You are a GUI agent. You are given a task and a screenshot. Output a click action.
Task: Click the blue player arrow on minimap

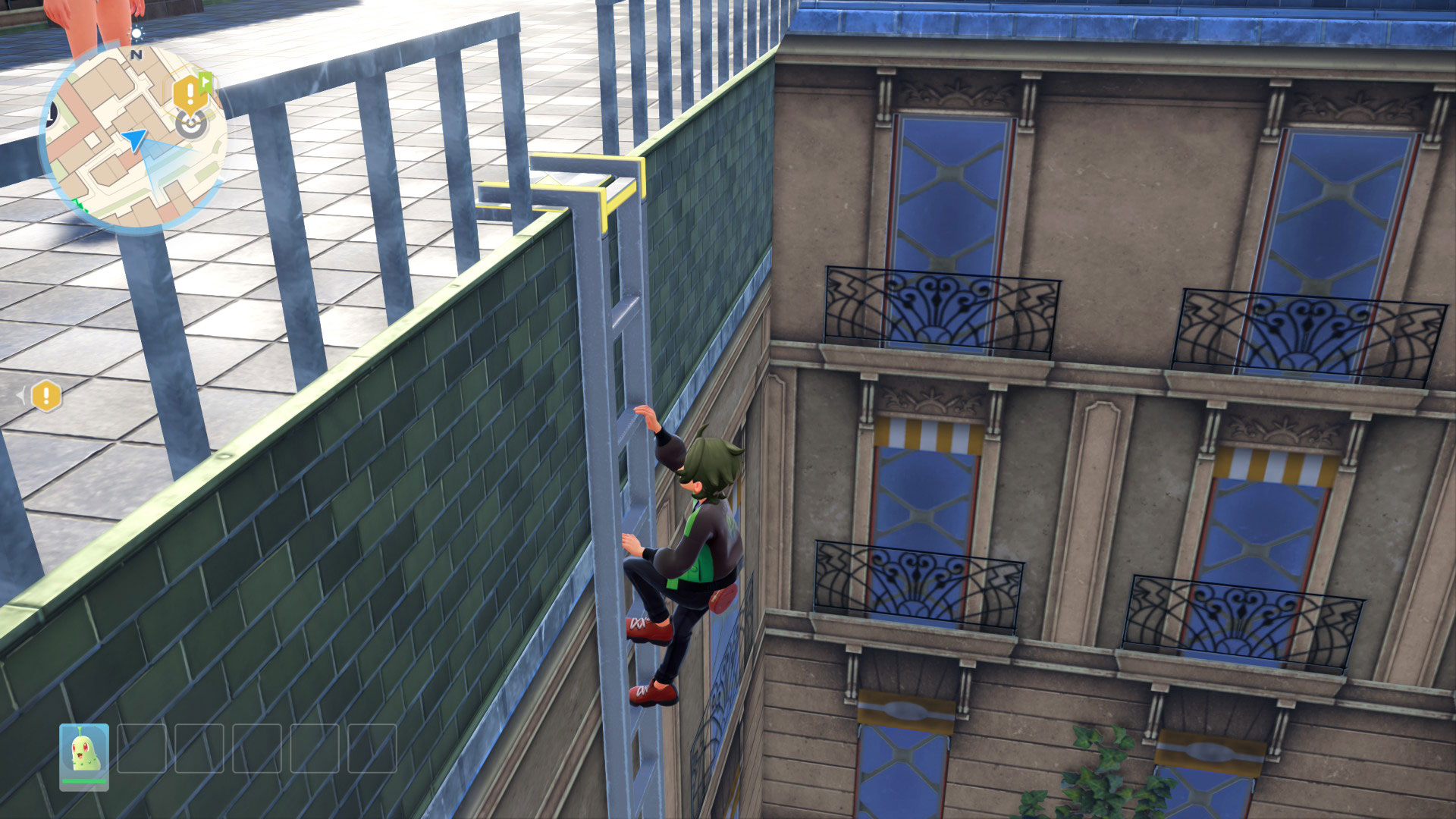click(x=135, y=140)
